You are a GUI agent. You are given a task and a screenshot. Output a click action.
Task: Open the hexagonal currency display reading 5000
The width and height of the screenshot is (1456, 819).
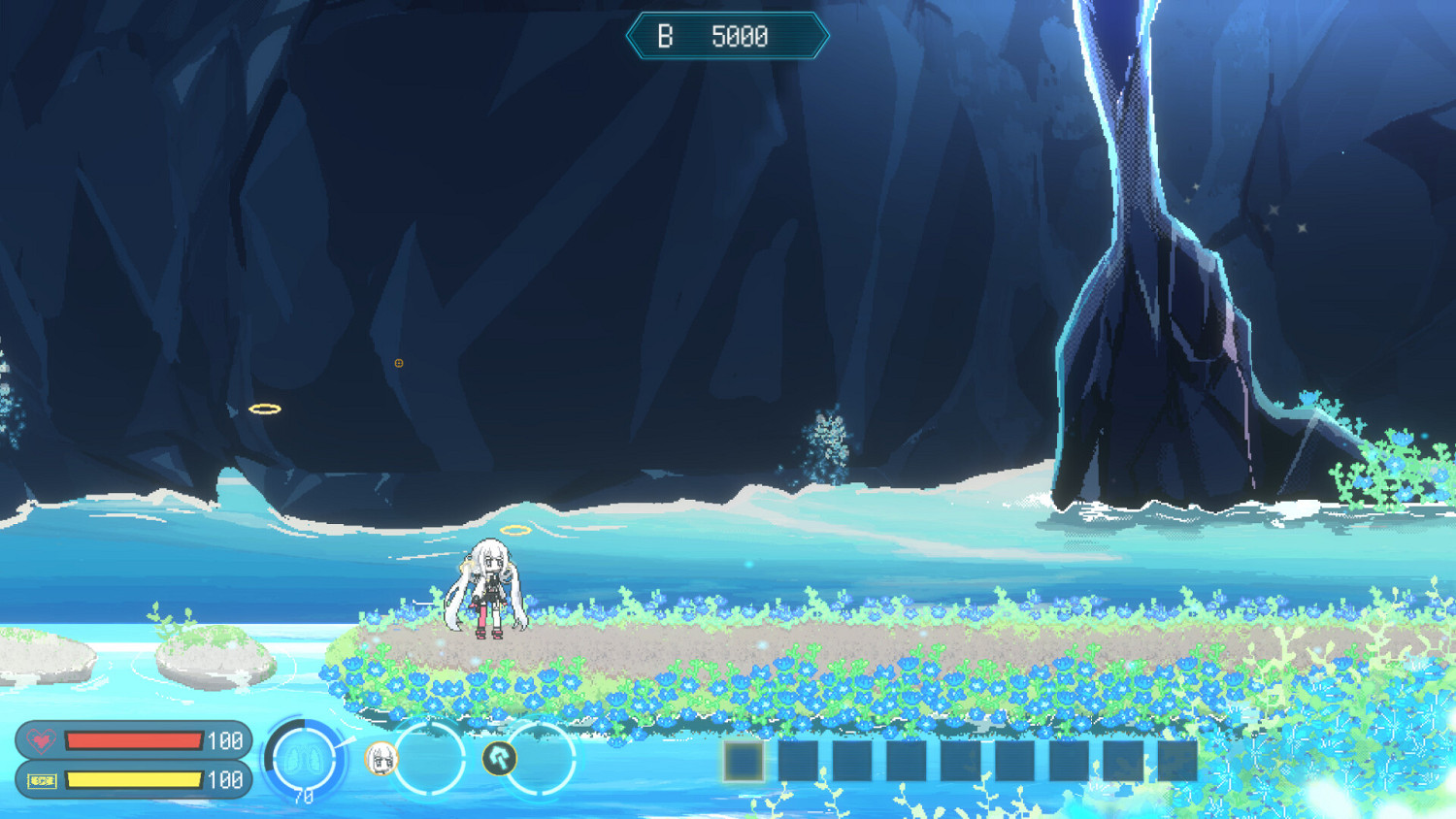(x=728, y=37)
